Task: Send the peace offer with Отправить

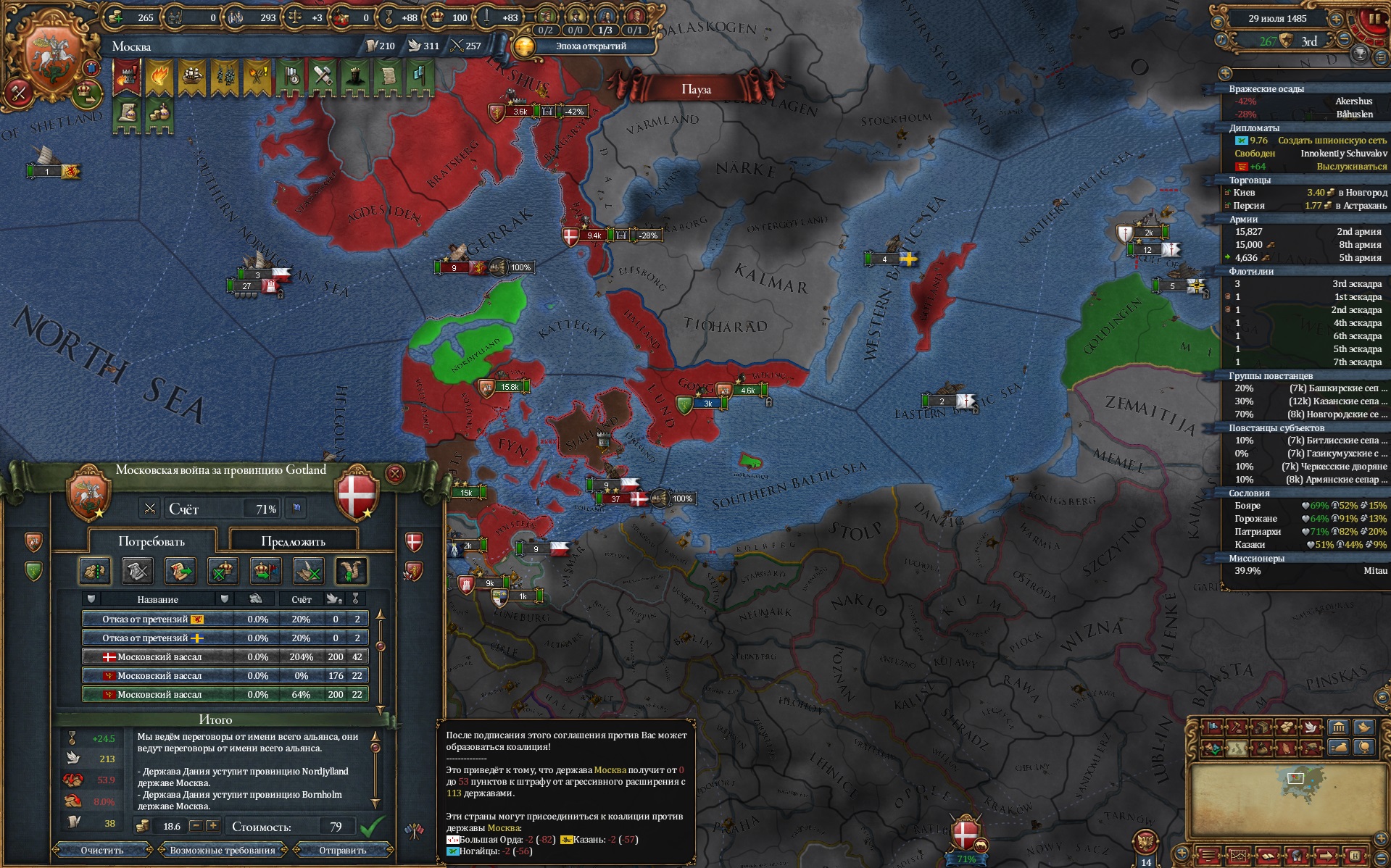Action: click(343, 850)
